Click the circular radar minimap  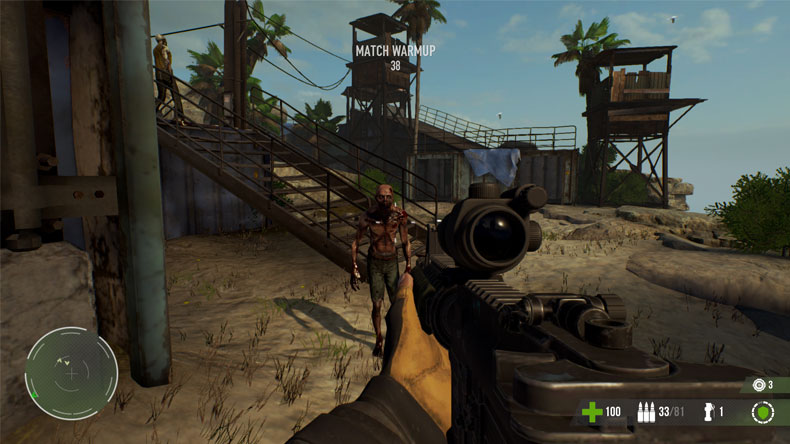point(71,374)
